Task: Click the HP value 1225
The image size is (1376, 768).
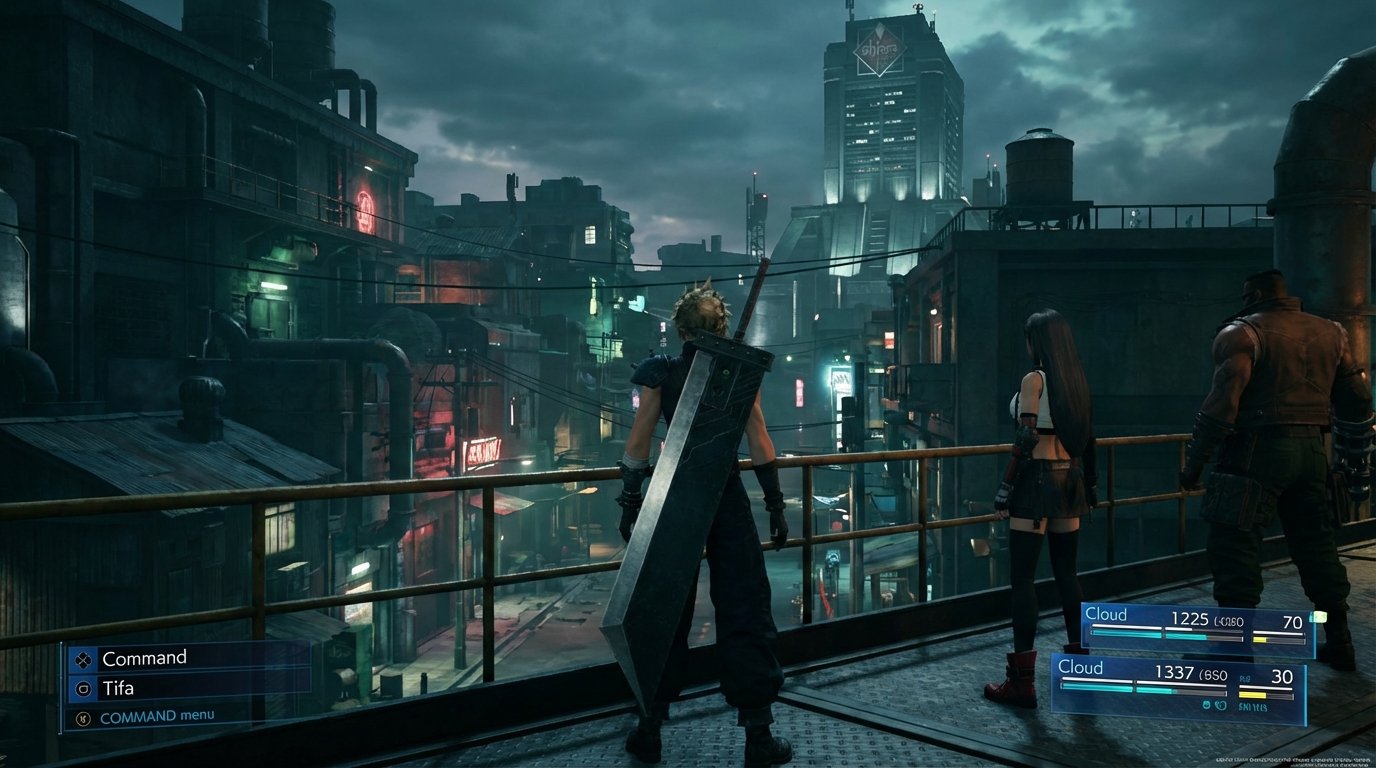Action: [x=1191, y=619]
